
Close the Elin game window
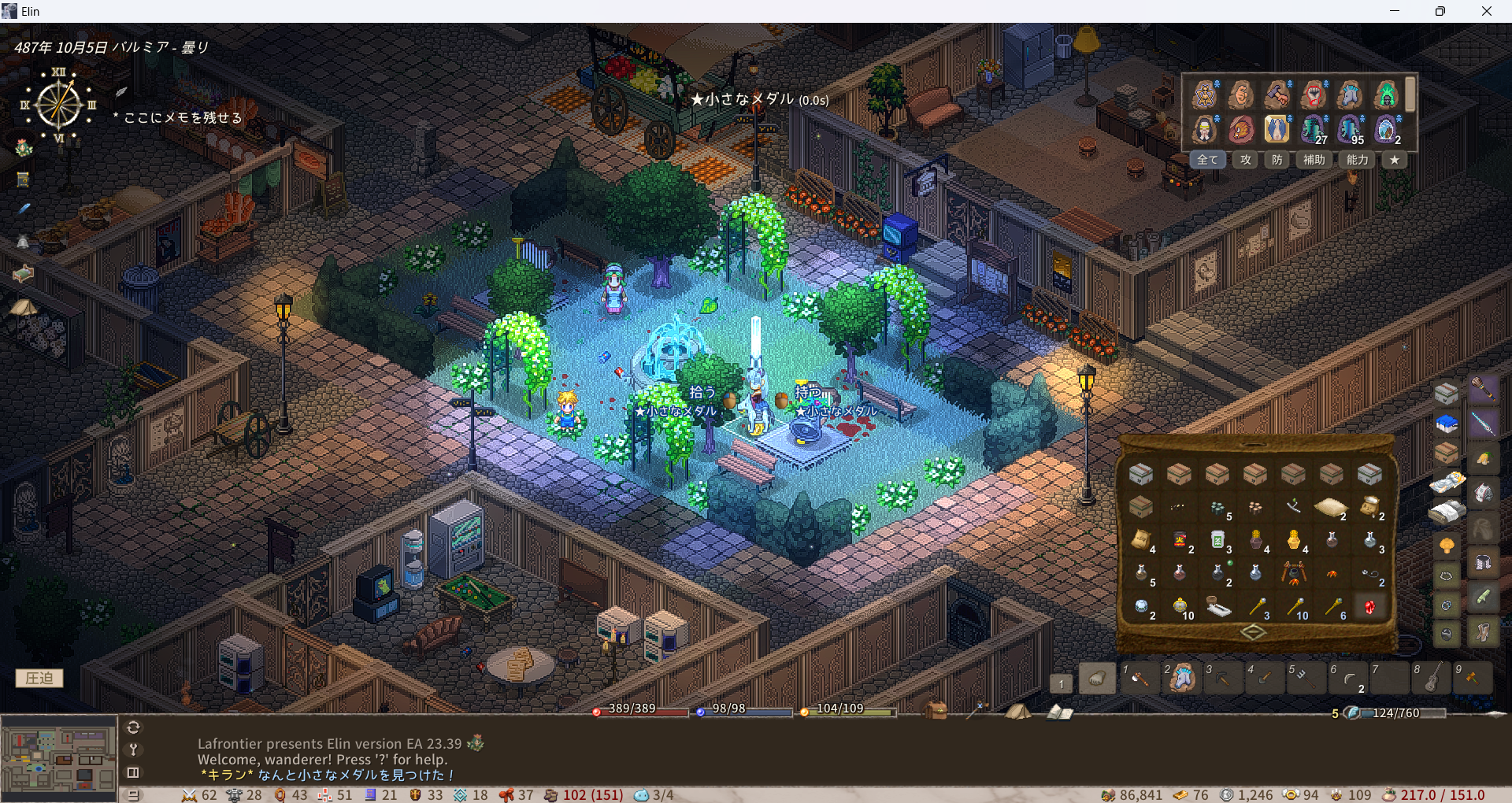click(x=1486, y=11)
